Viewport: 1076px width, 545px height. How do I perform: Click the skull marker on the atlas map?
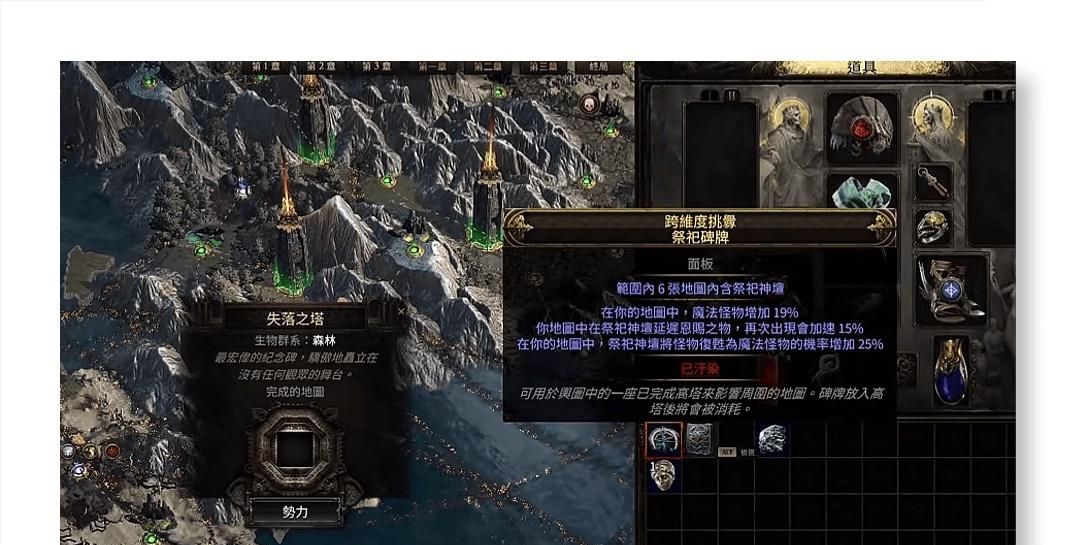click(x=589, y=102)
